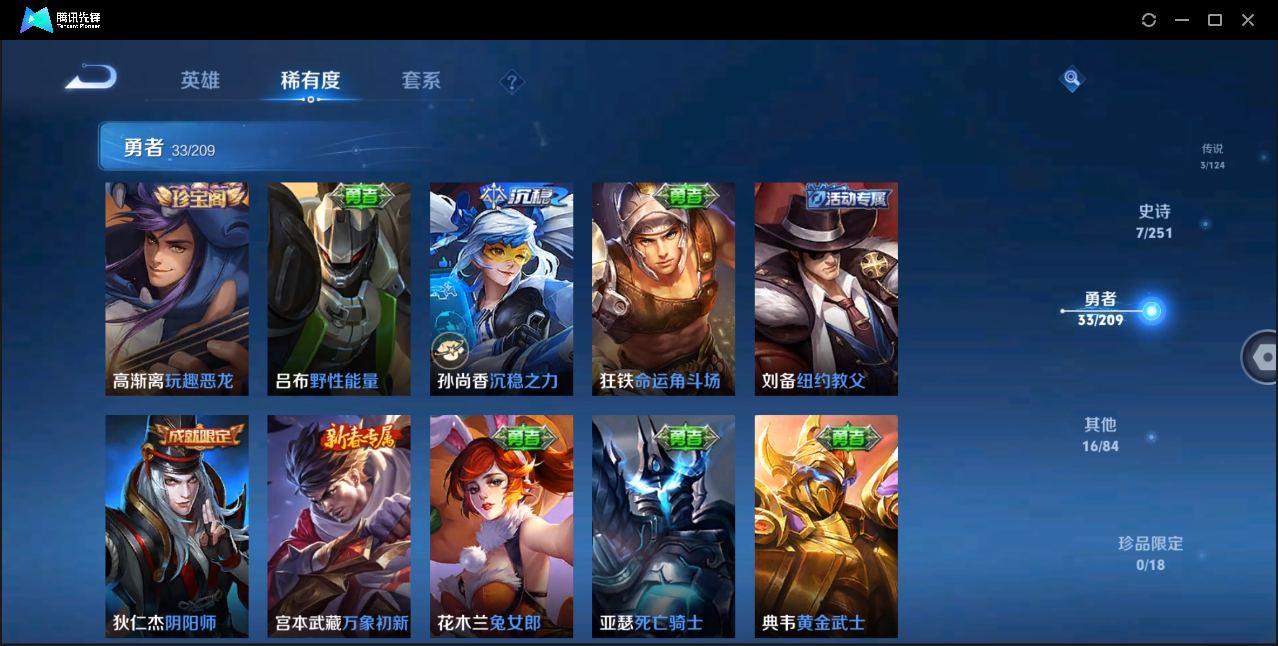
Task: Open the 高渐离 玩趣恶龙 skin card
Action: (177, 289)
